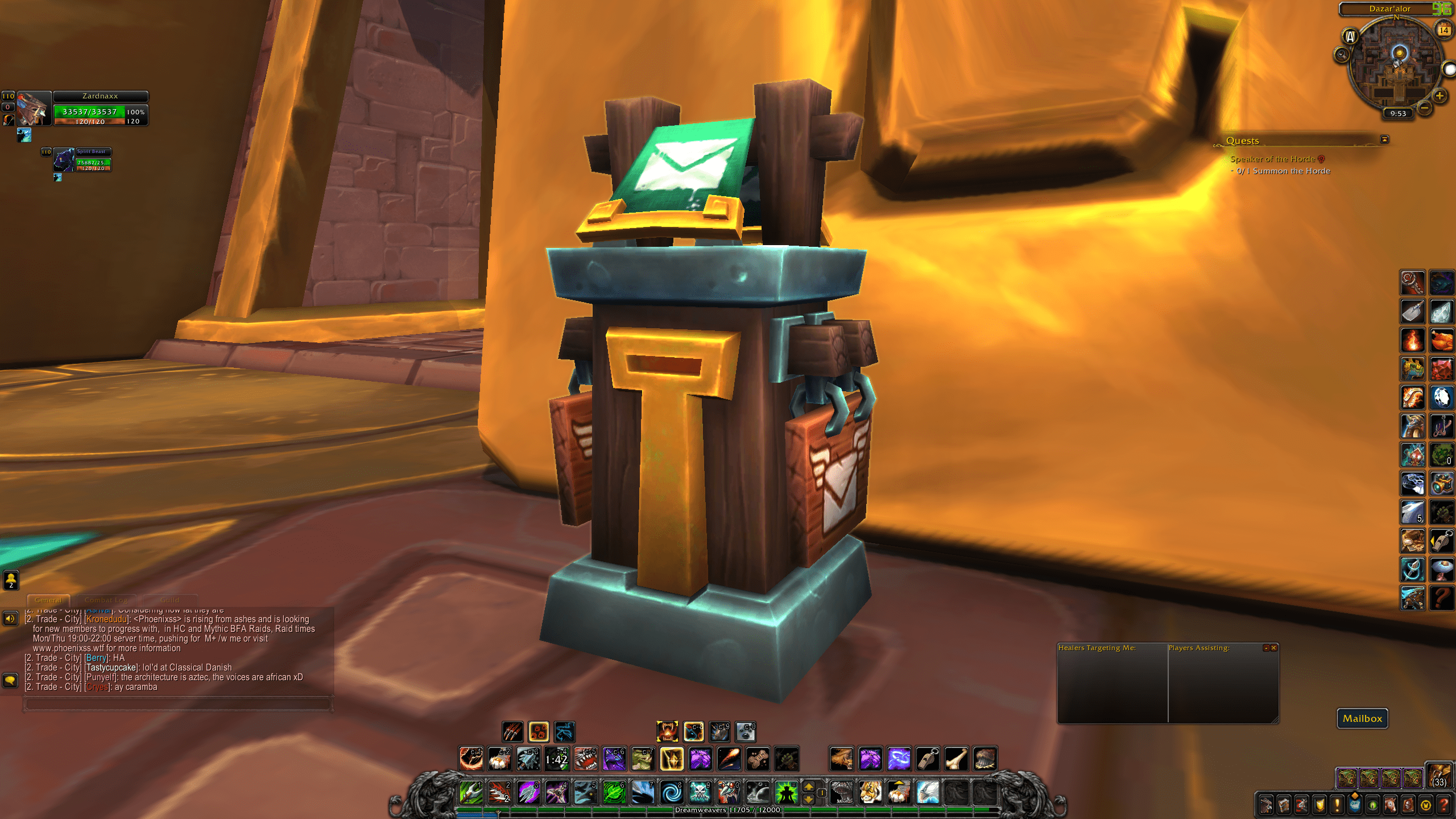
Task: Open the Guild chat tab
Action: (169, 600)
